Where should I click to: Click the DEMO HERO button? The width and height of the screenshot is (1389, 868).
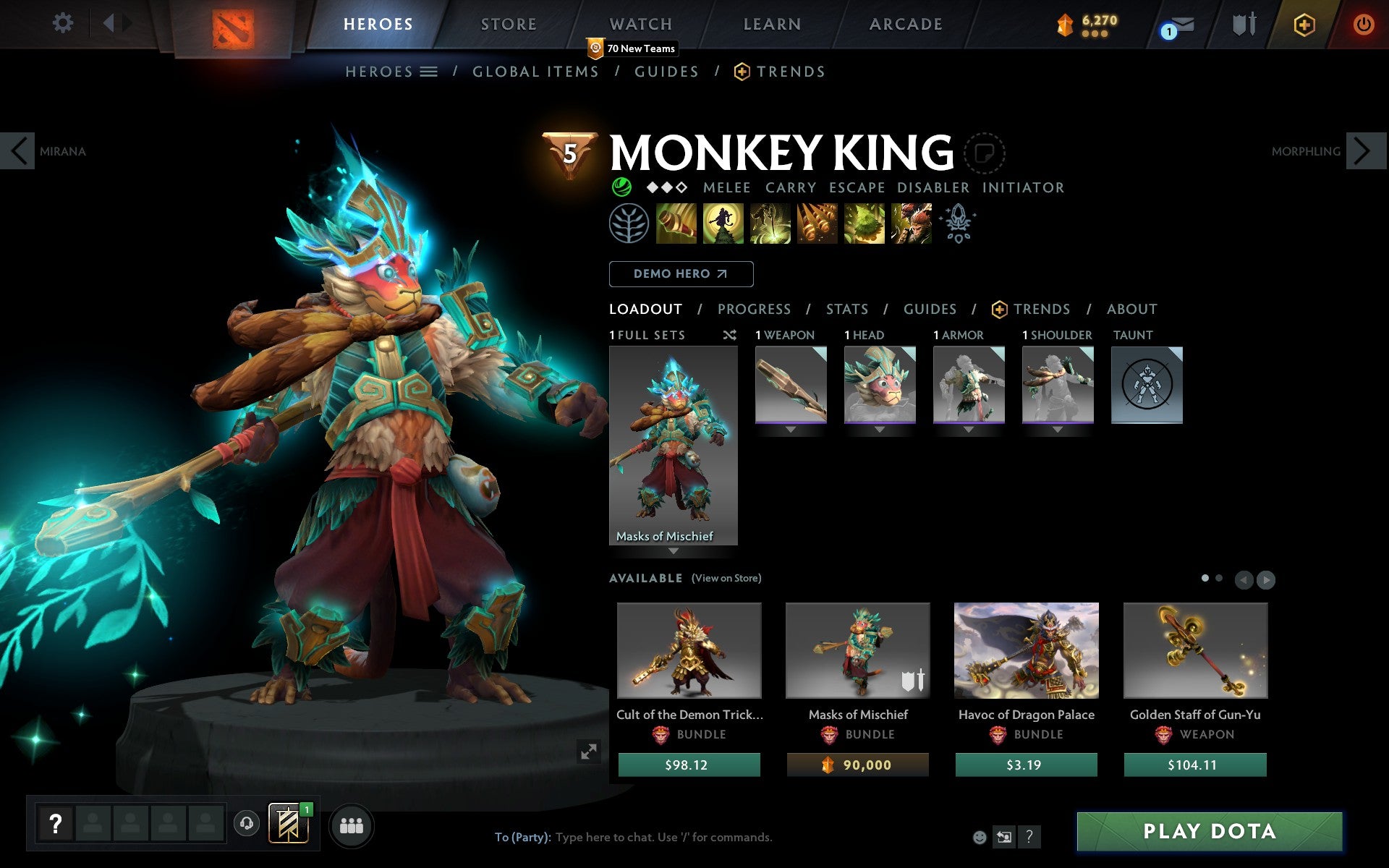pos(681,273)
